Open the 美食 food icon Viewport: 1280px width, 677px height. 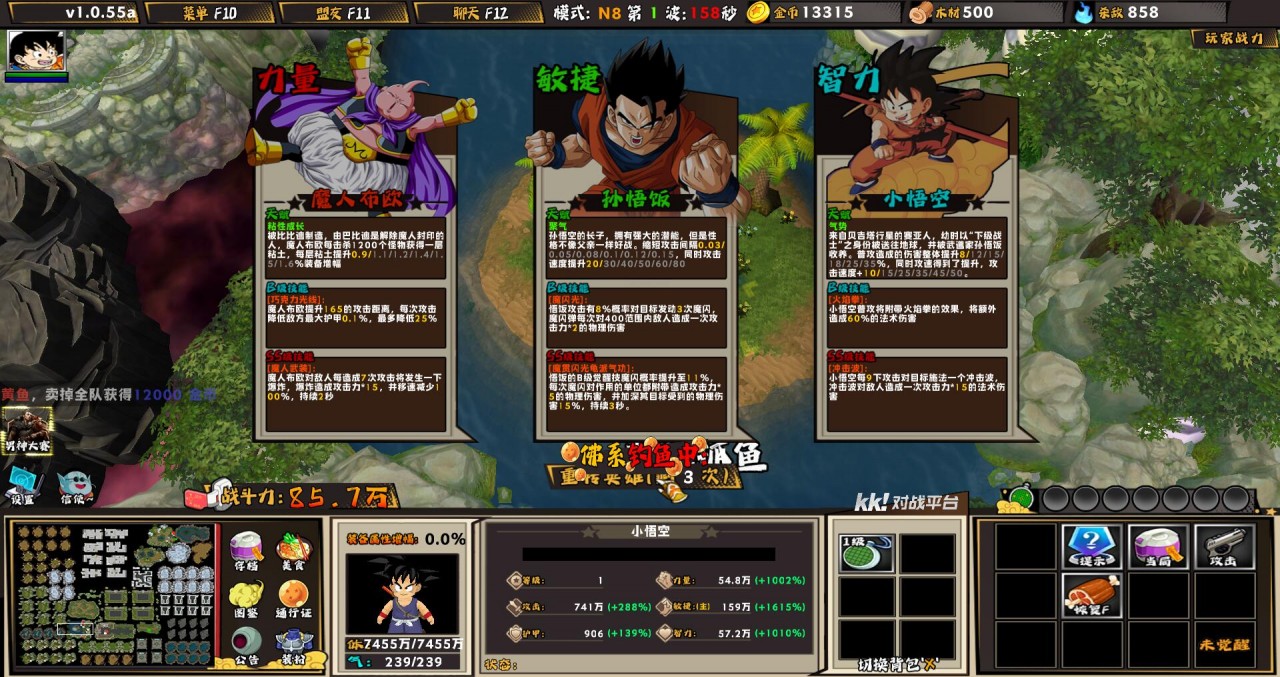[x=292, y=551]
